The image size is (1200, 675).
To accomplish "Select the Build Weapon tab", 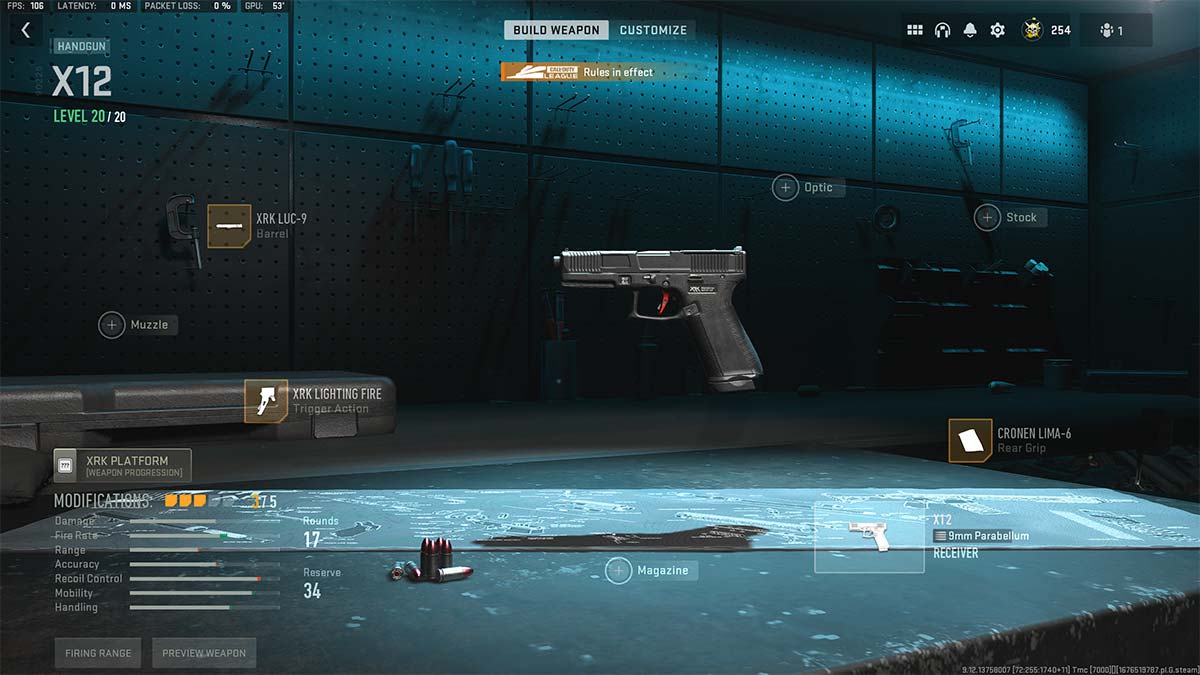I will pyautogui.click(x=557, y=30).
